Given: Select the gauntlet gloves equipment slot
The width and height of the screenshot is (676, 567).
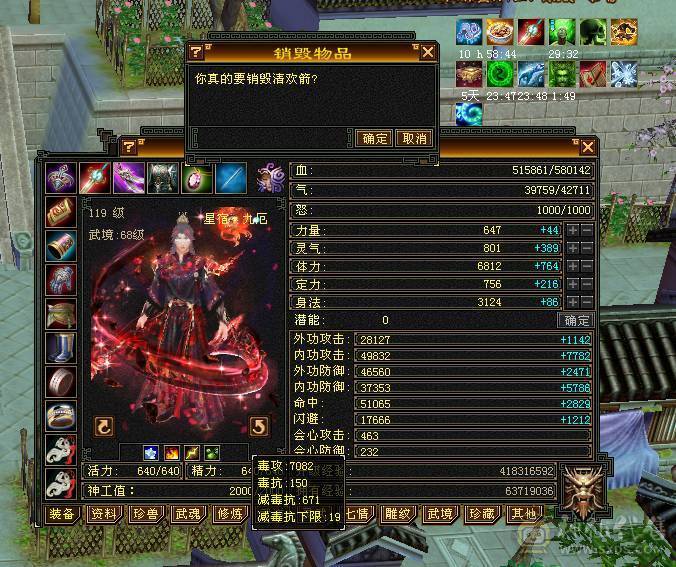Looking at the screenshot, I should point(61,279).
